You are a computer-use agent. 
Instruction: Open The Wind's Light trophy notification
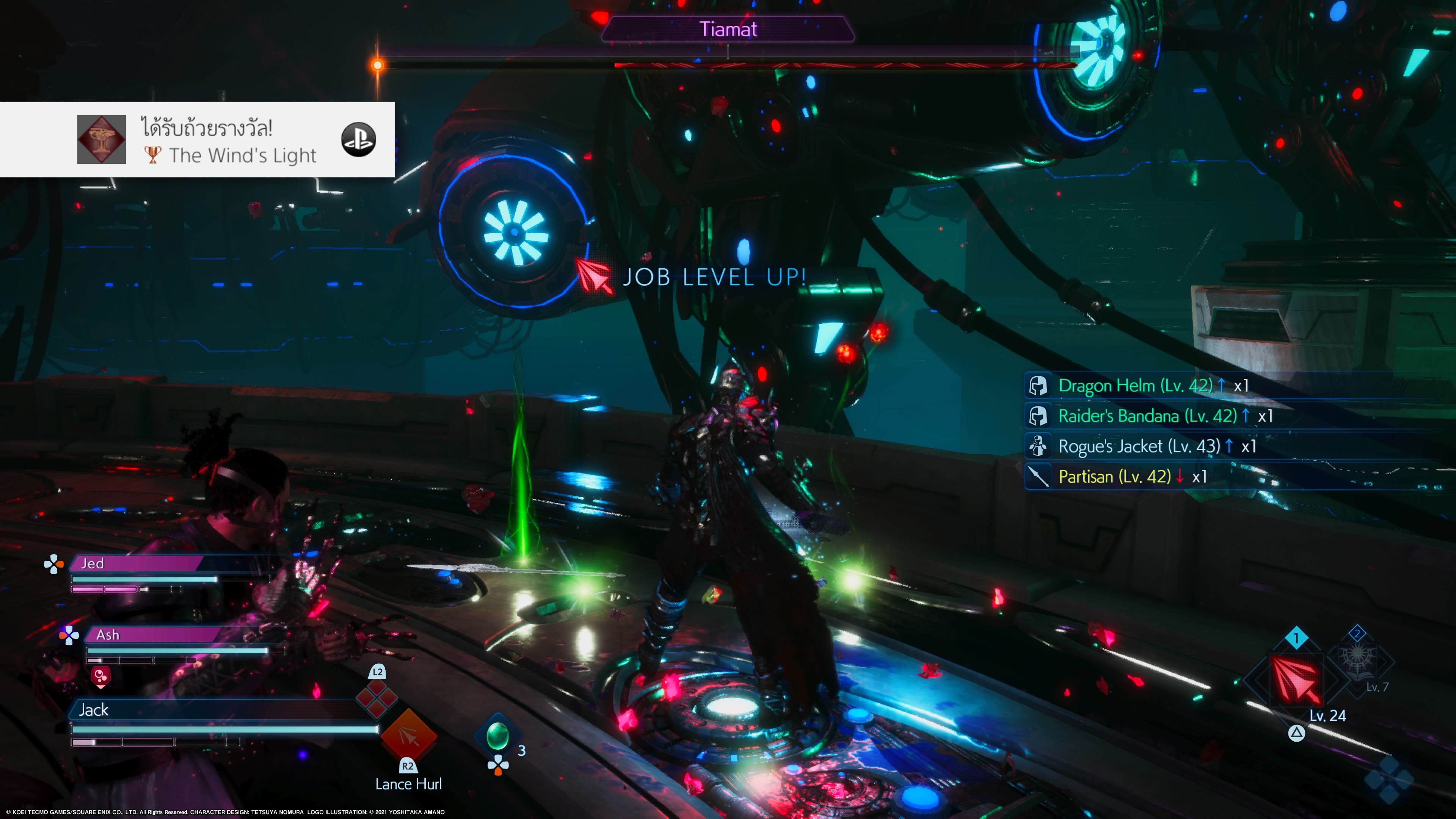226,140
